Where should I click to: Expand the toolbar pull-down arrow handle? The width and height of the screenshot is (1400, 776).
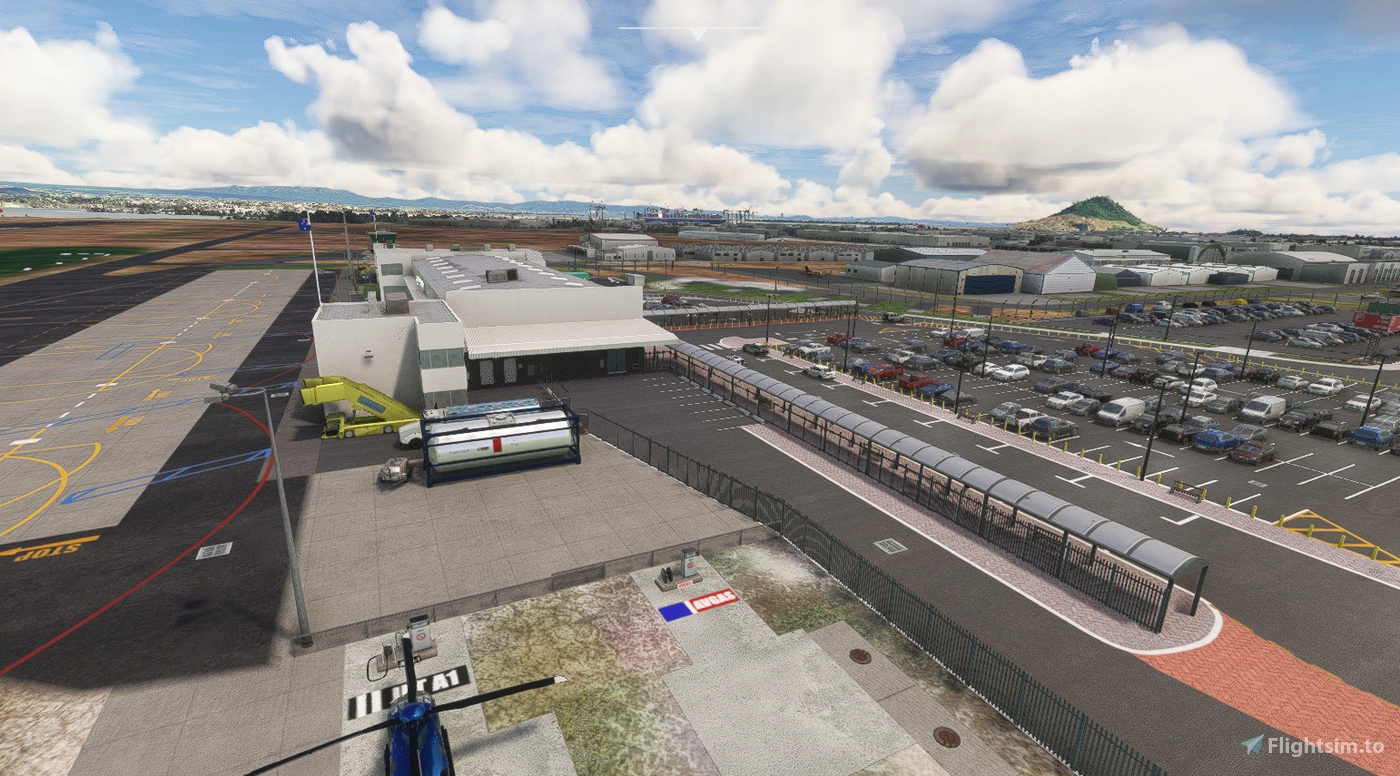pos(699,33)
